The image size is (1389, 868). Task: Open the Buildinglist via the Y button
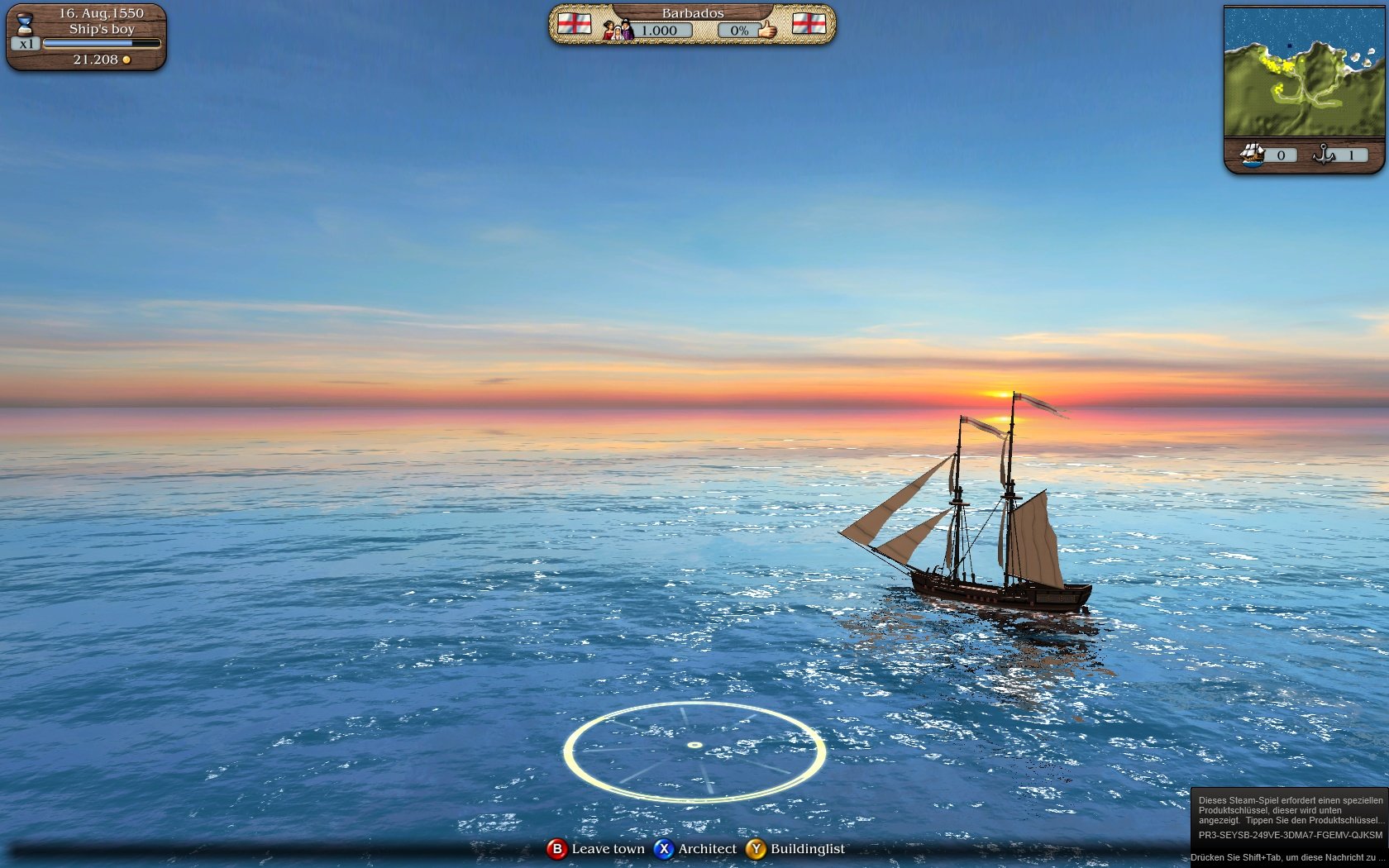click(x=757, y=849)
